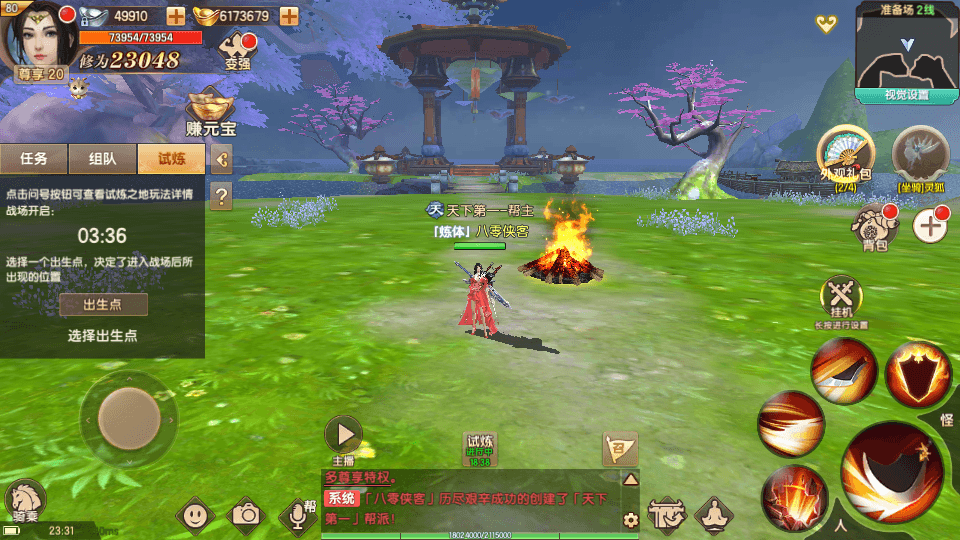Open the emoji smiley face button
The width and height of the screenshot is (960, 540).
click(x=195, y=515)
